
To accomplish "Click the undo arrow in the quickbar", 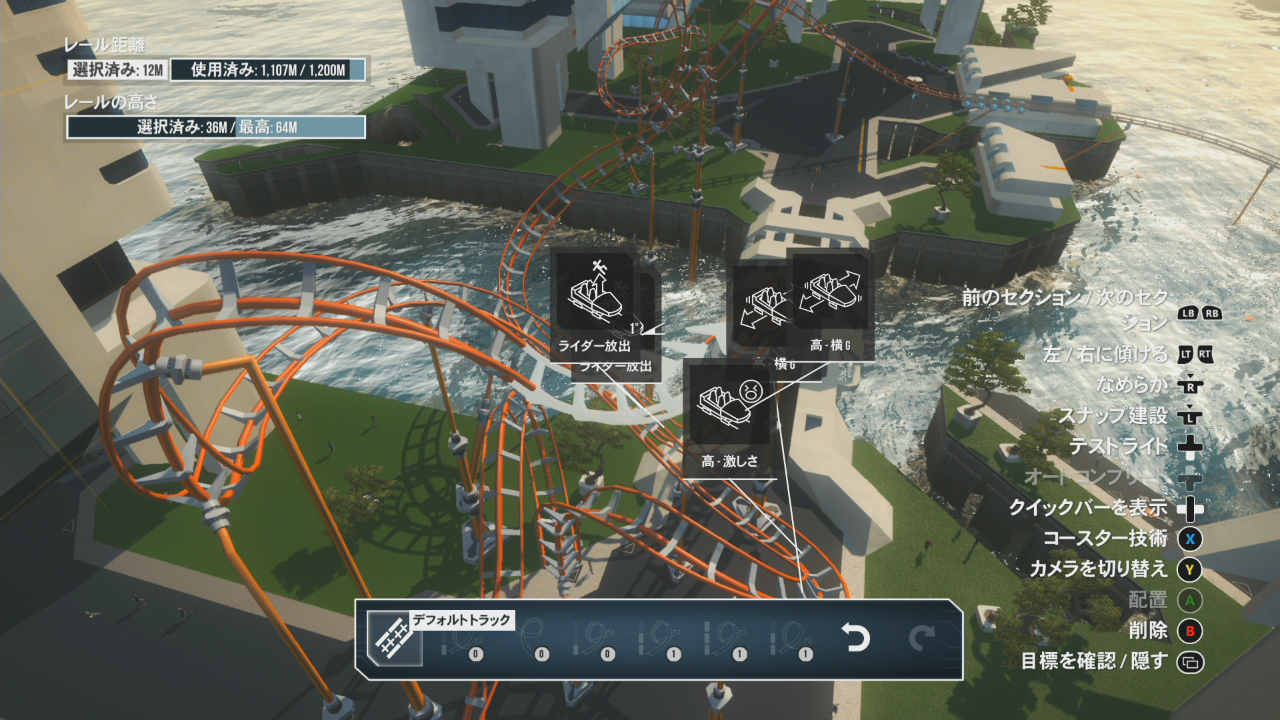I will click(856, 638).
